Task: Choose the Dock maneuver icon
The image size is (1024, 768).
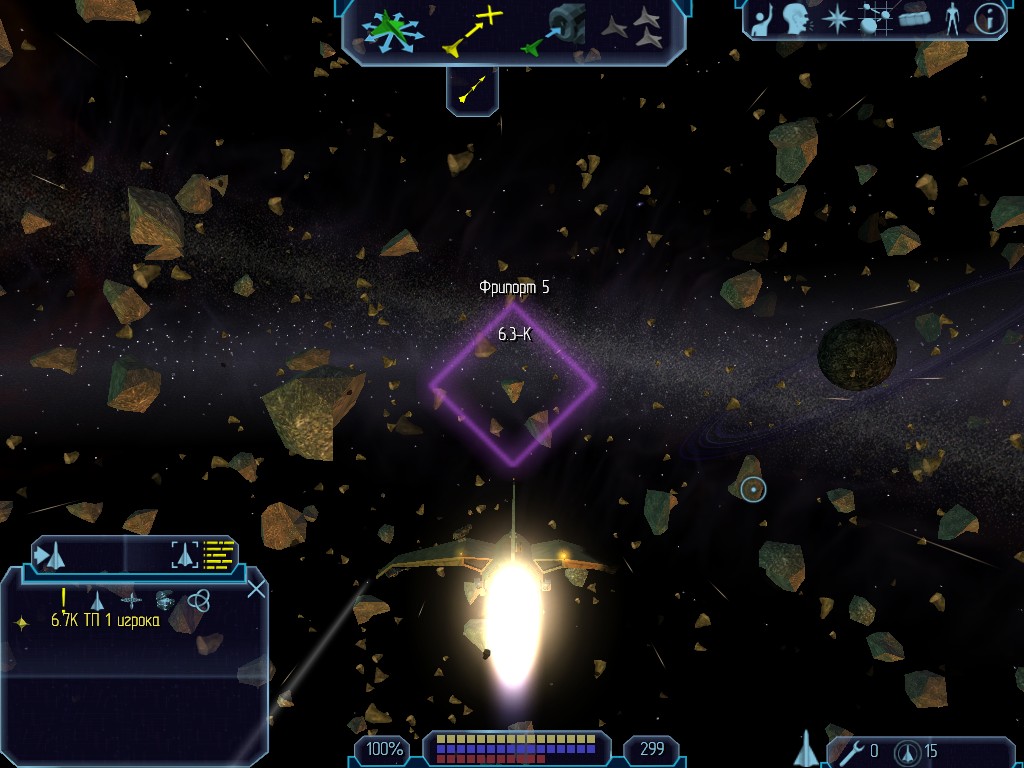Action: pyautogui.click(x=552, y=29)
